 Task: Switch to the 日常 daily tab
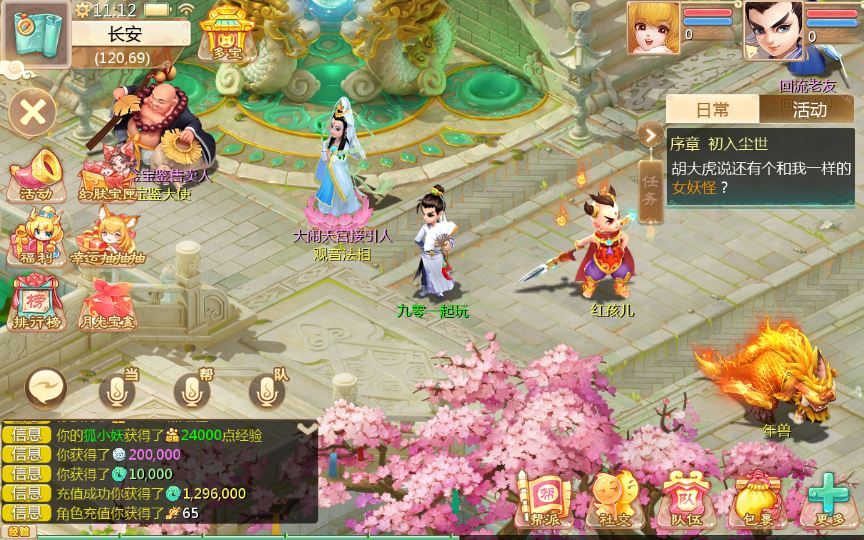coord(712,109)
